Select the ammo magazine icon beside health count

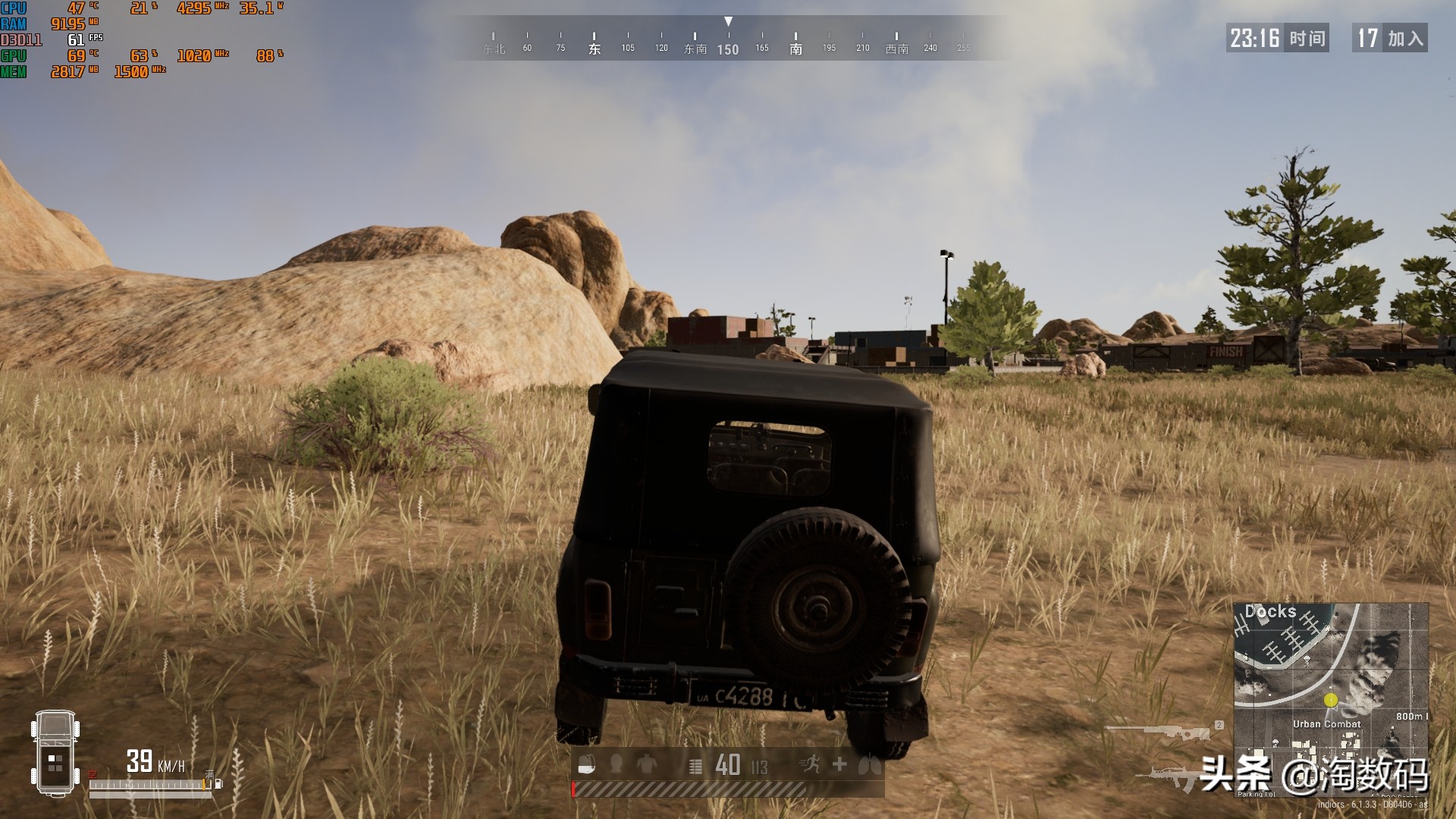[695, 766]
